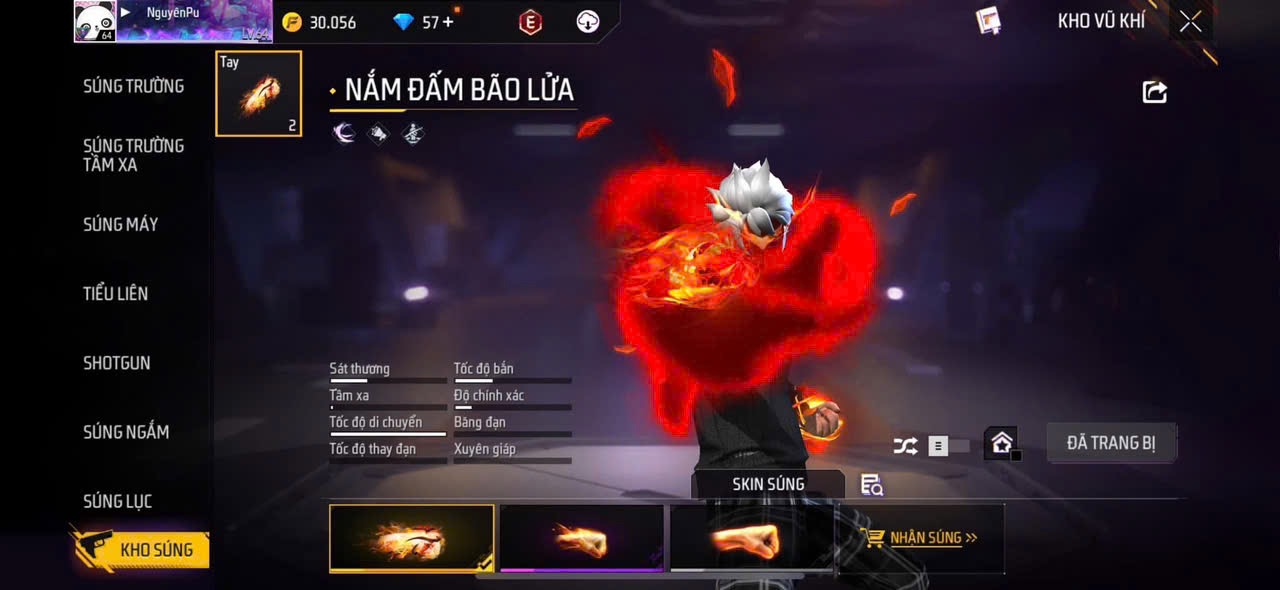Show the TIỂU LIÊN weapons

115,293
